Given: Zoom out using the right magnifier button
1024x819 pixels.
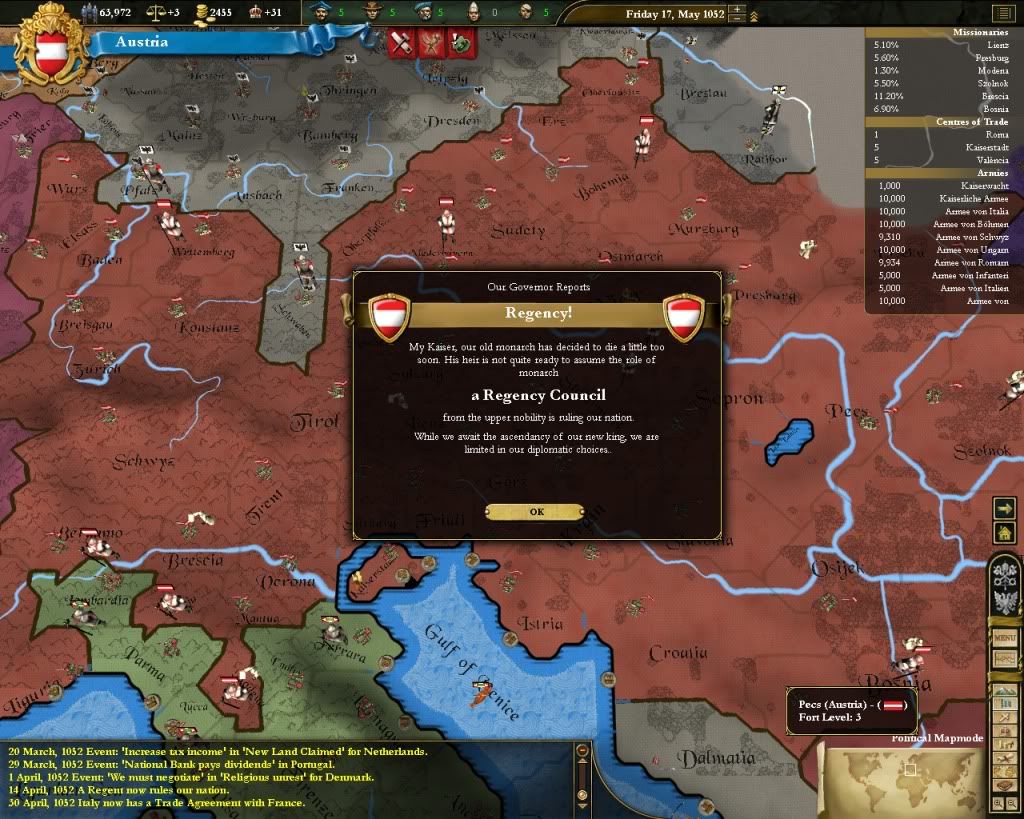Looking at the screenshot, I should [x=1013, y=802].
